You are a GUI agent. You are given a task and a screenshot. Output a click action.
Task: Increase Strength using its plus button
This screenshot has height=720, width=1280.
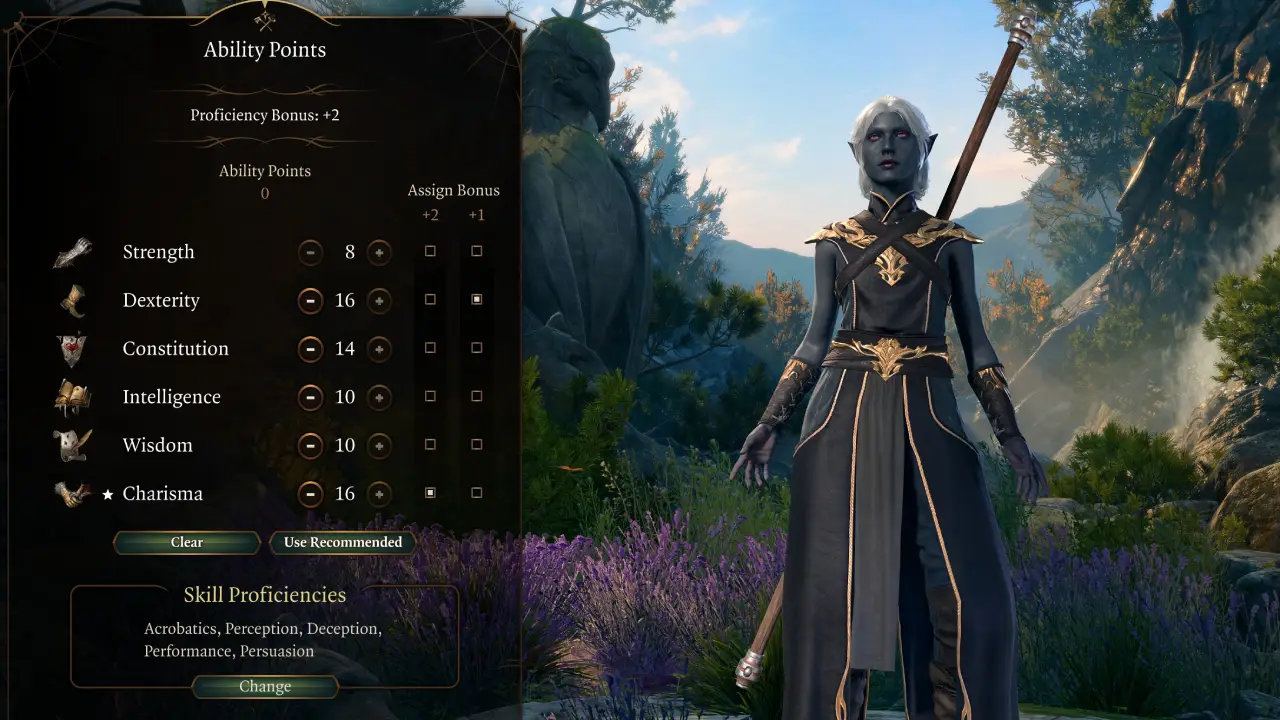[x=379, y=252]
